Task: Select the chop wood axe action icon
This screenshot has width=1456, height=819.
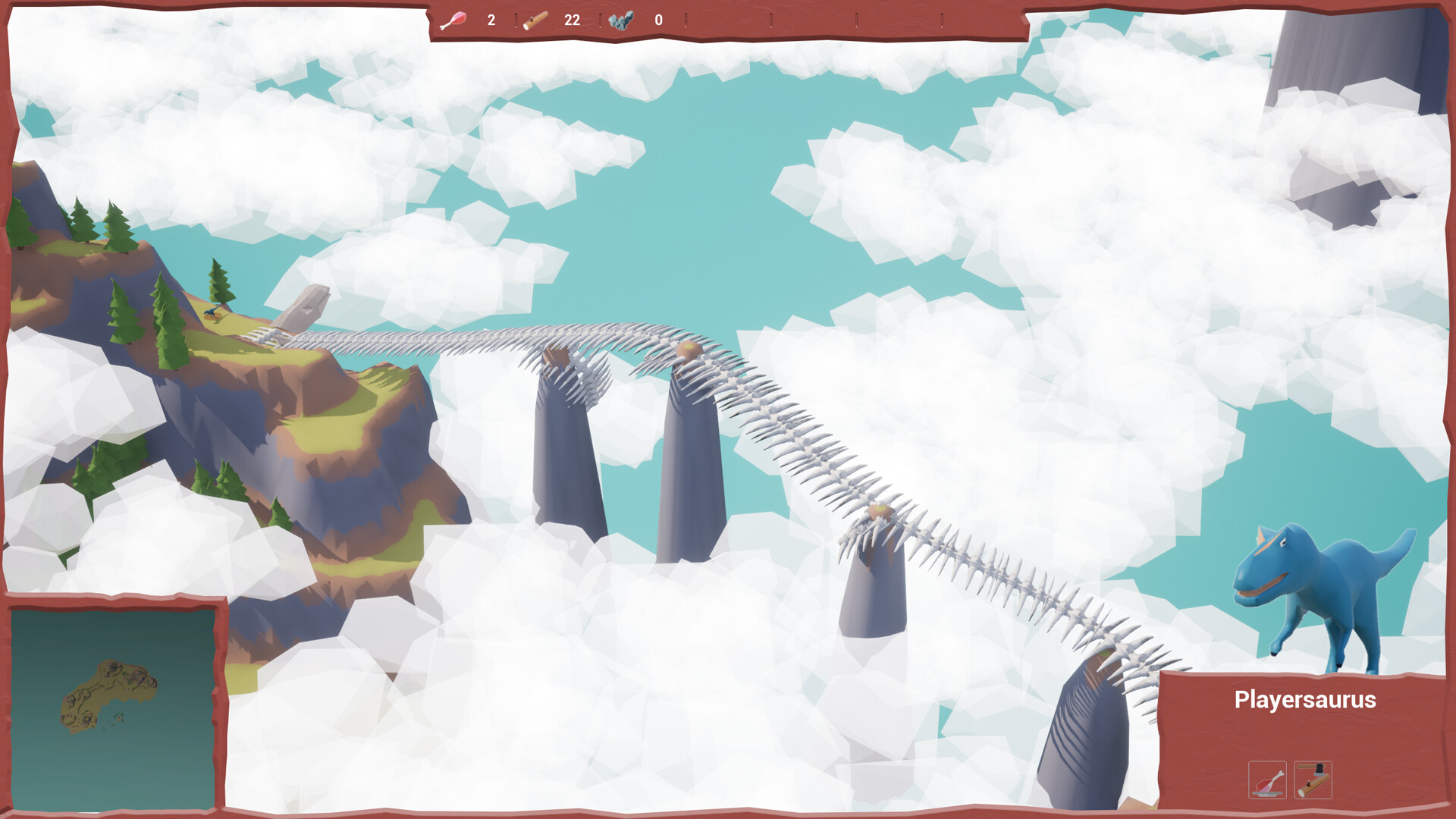Action: pos(1314,781)
